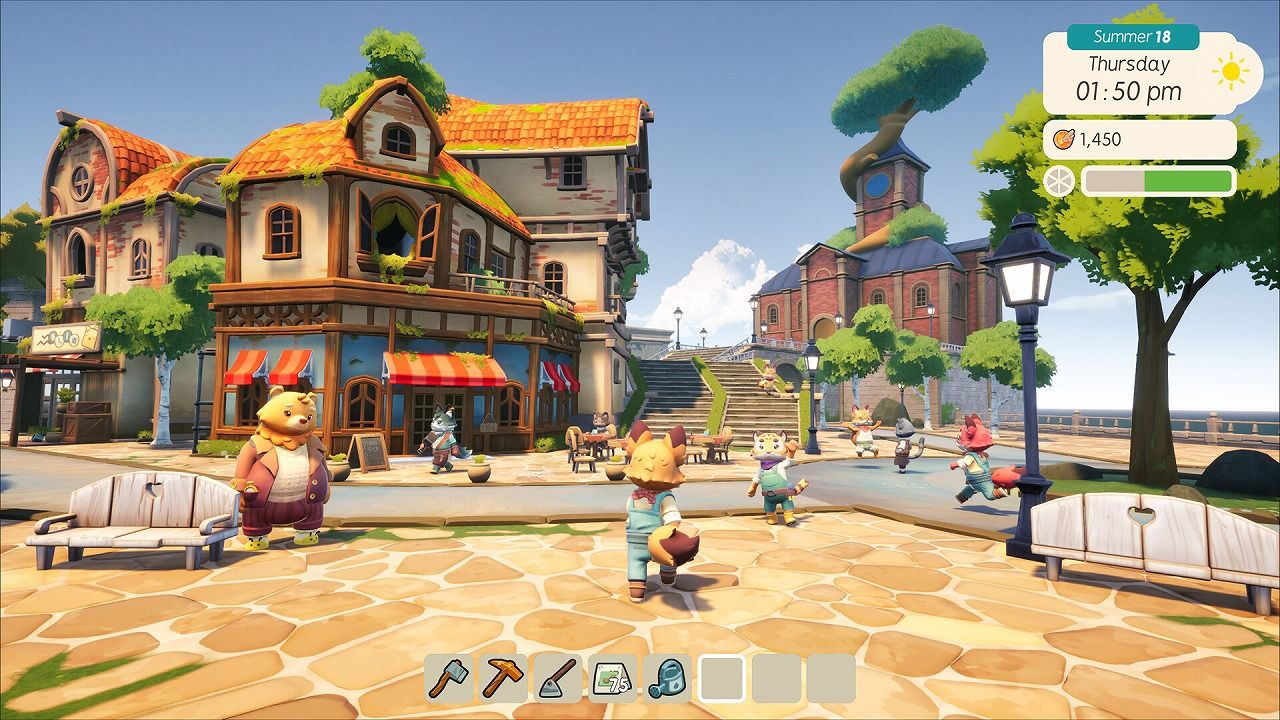Click the sun weather icon

click(1229, 71)
